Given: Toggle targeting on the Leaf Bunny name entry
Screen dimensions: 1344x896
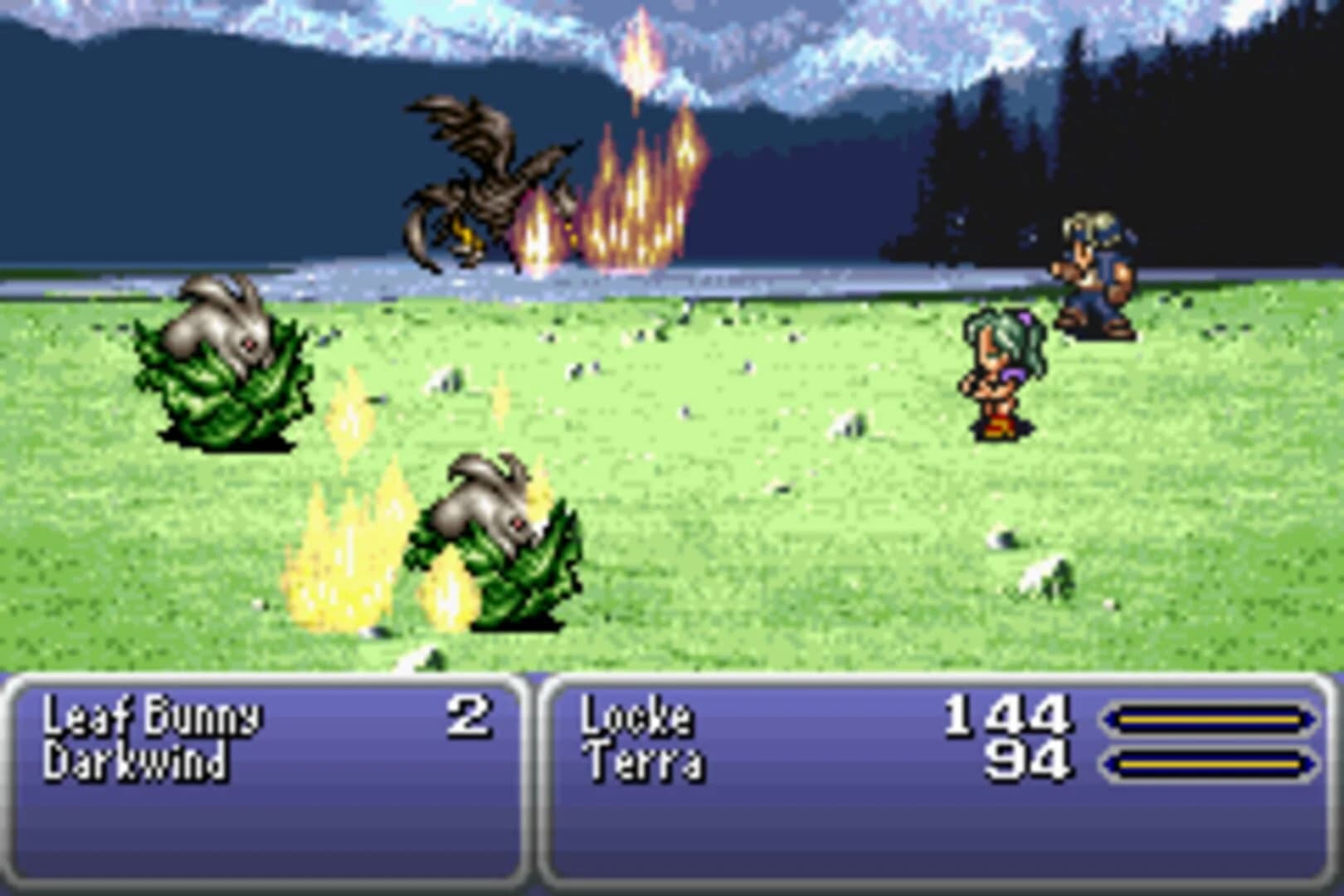Looking at the screenshot, I should coord(153,718).
